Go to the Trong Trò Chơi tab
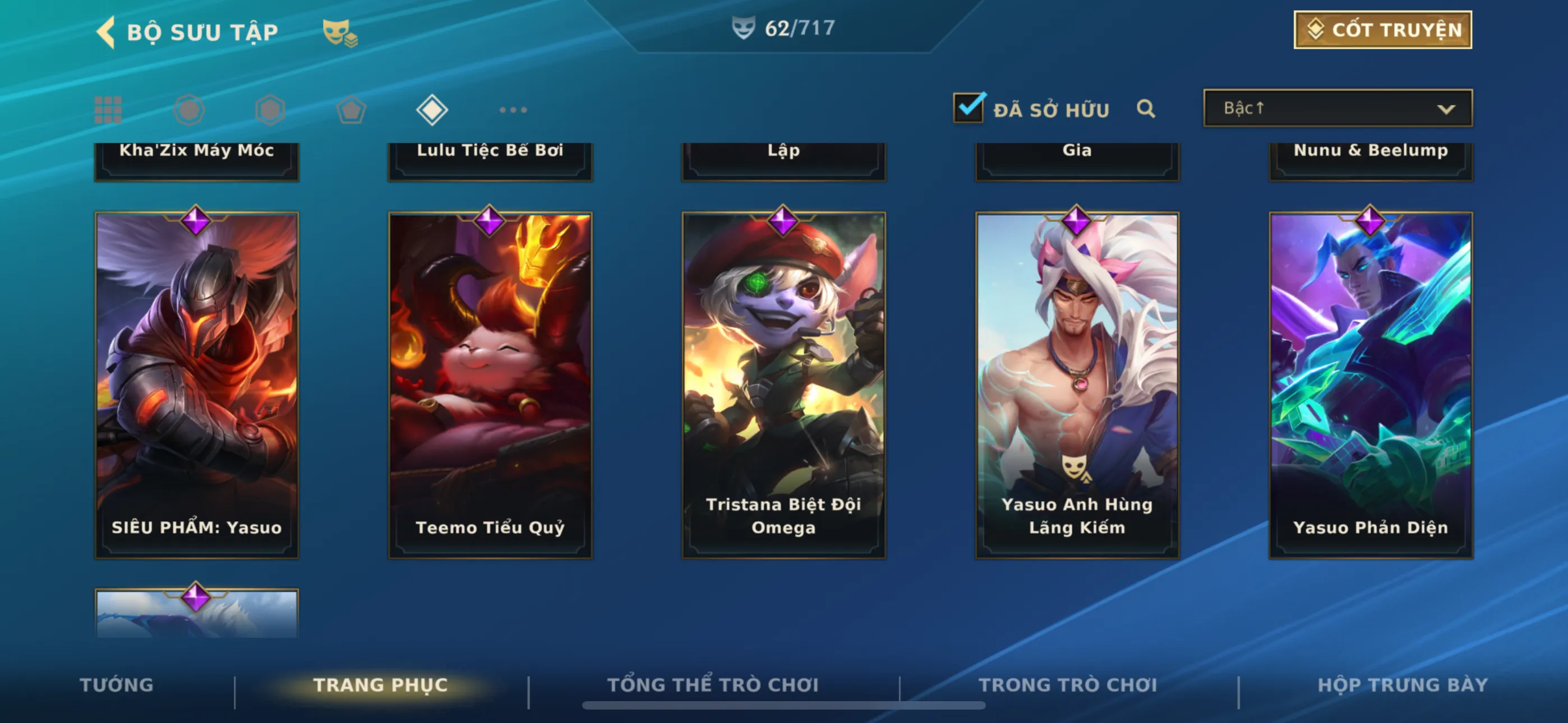Screen dimensions: 1568x723 1068,685
